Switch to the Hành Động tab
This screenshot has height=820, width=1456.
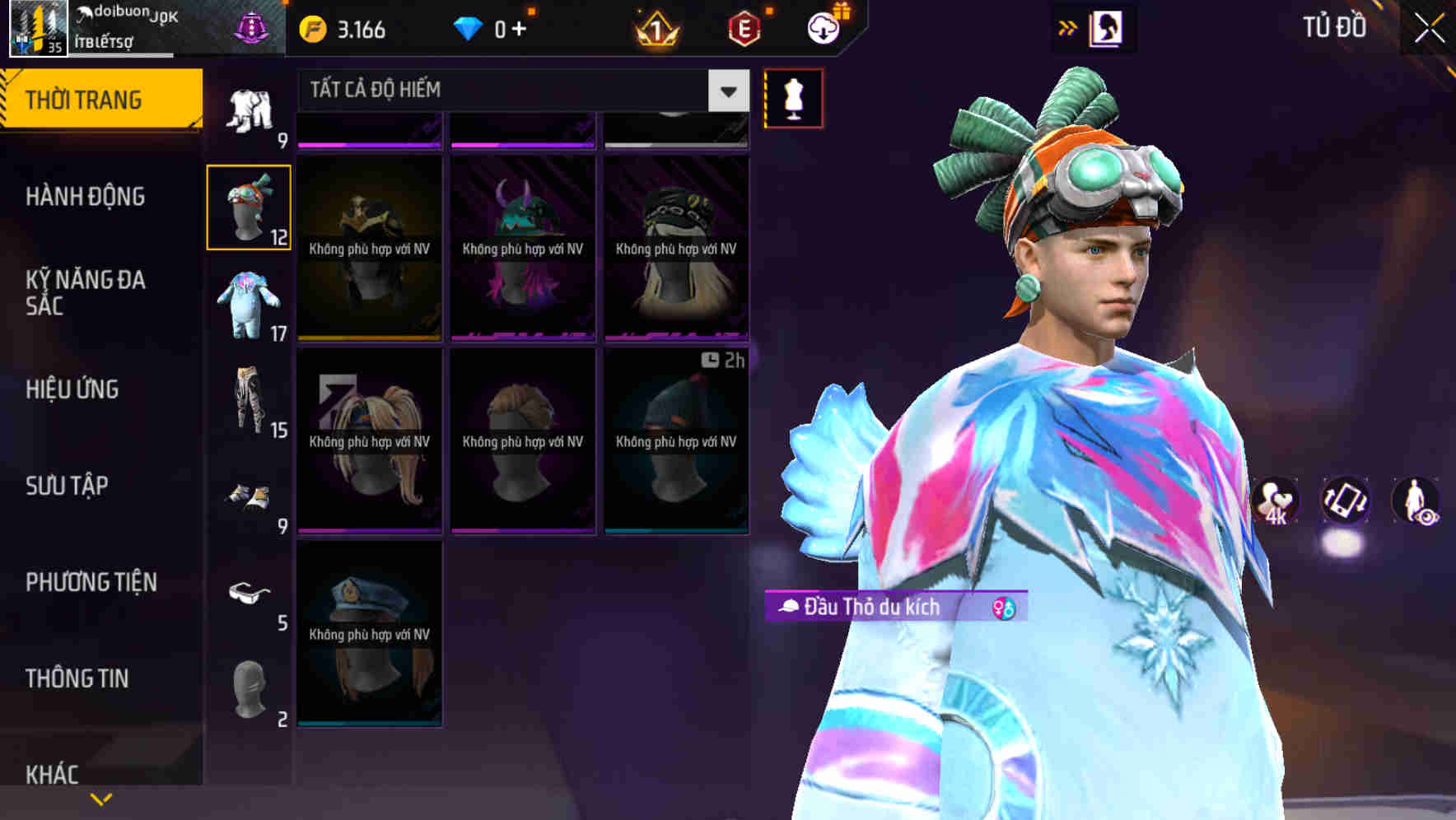point(86,197)
